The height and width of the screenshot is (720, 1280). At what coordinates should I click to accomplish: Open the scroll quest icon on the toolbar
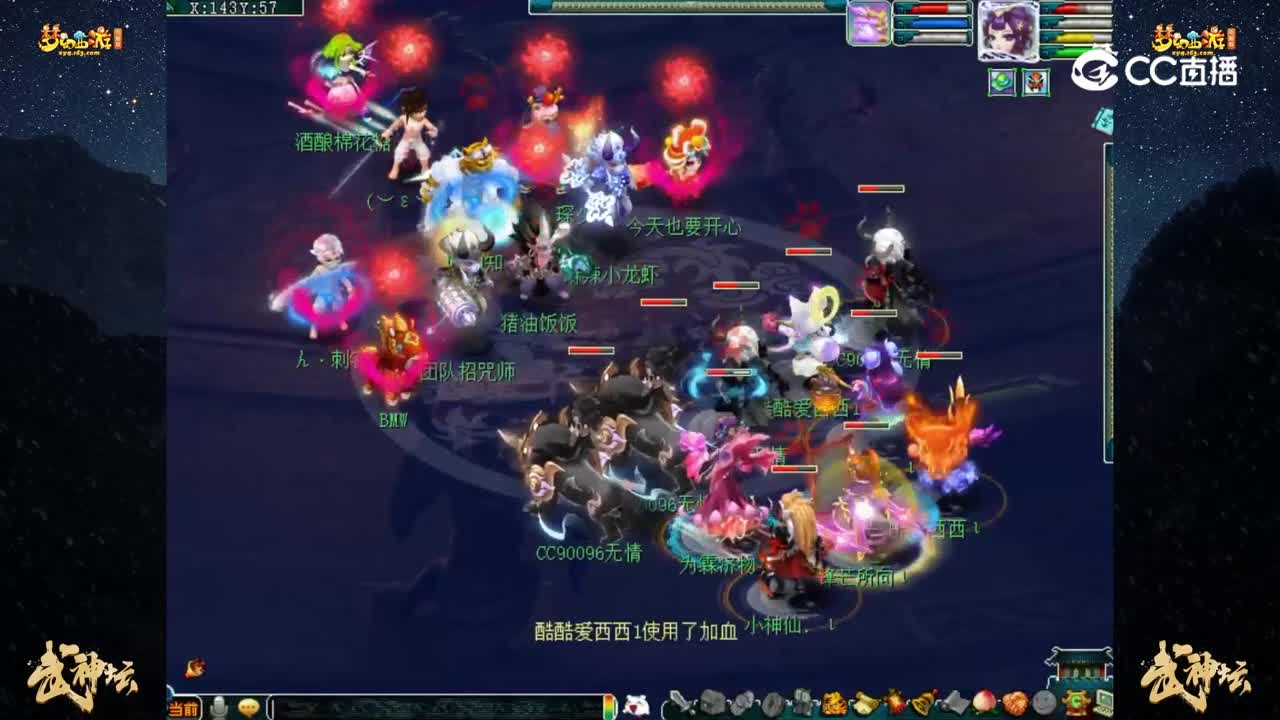point(866,705)
